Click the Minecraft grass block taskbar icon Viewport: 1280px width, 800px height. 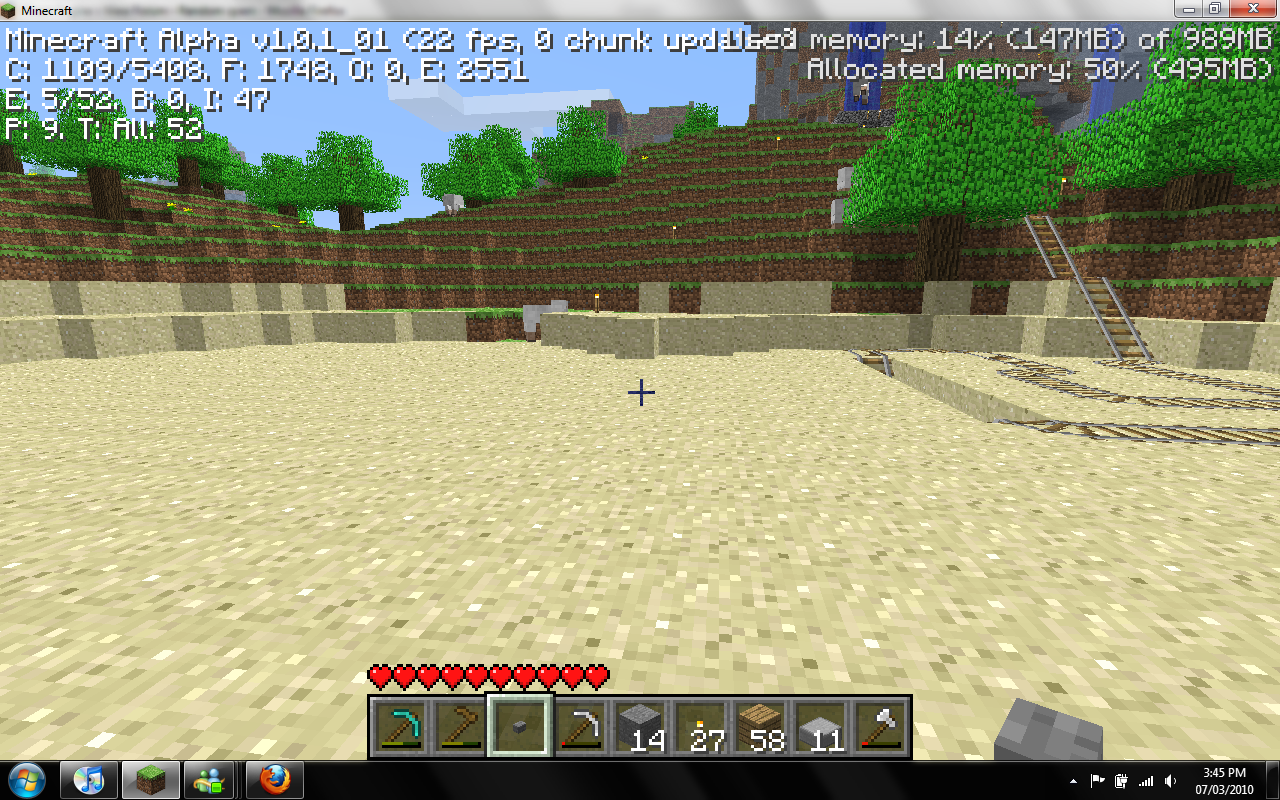151,780
